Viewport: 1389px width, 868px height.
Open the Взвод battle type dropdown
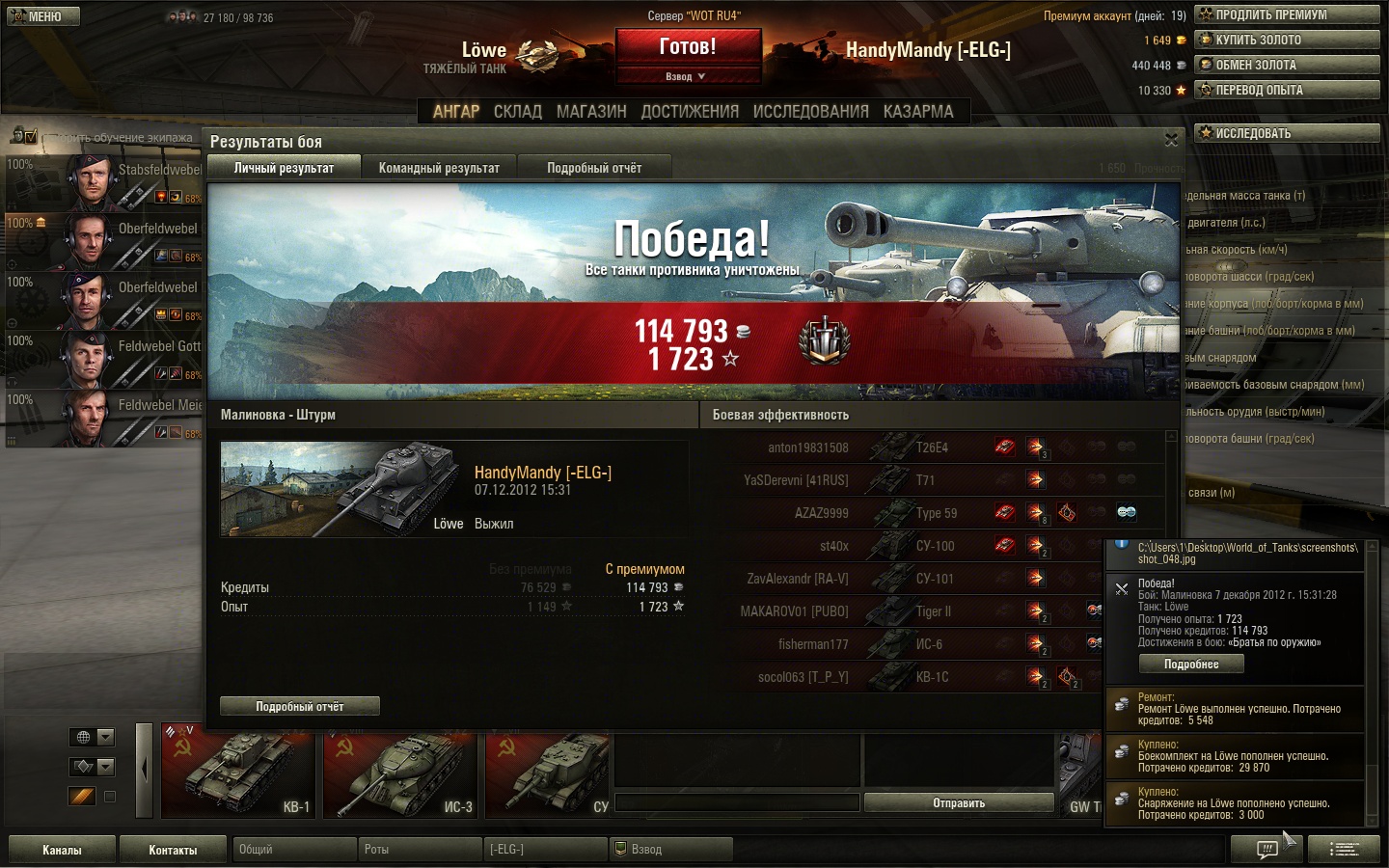[x=687, y=76]
